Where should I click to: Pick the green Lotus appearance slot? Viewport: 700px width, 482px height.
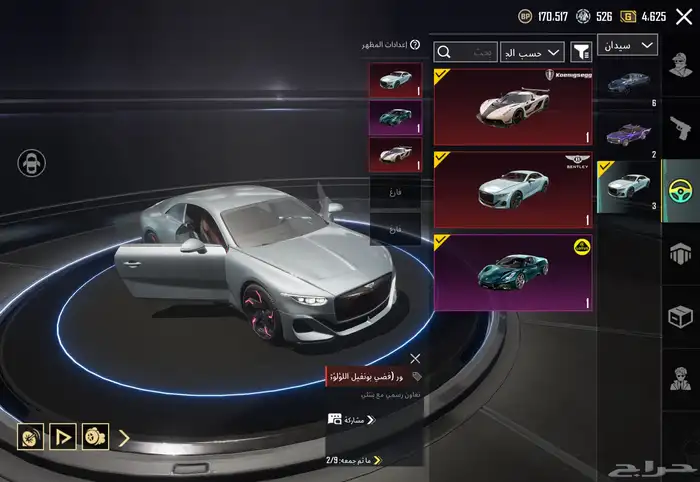pos(395,118)
